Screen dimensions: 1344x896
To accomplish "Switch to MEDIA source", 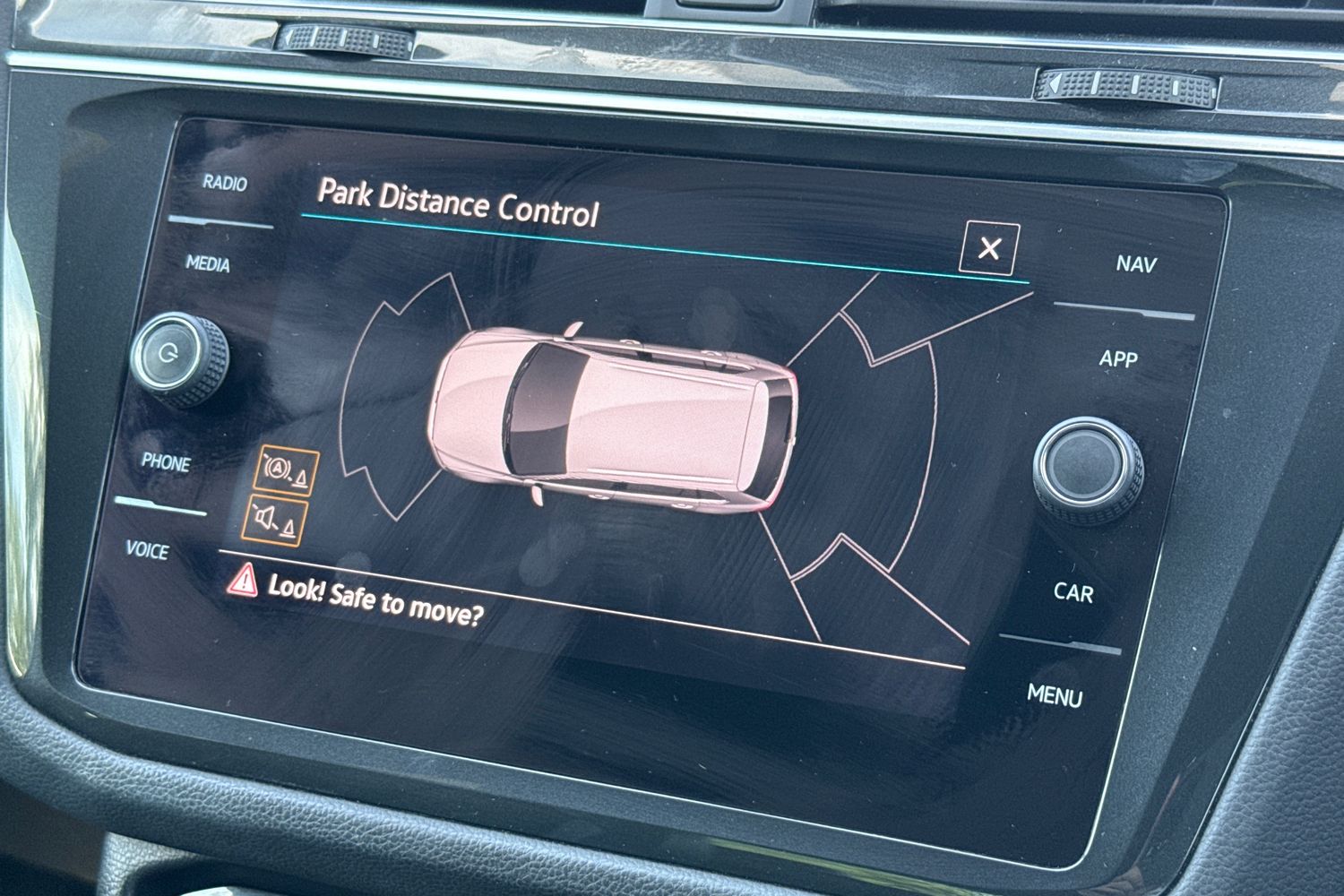I will pyautogui.click(x=208, y=265).
